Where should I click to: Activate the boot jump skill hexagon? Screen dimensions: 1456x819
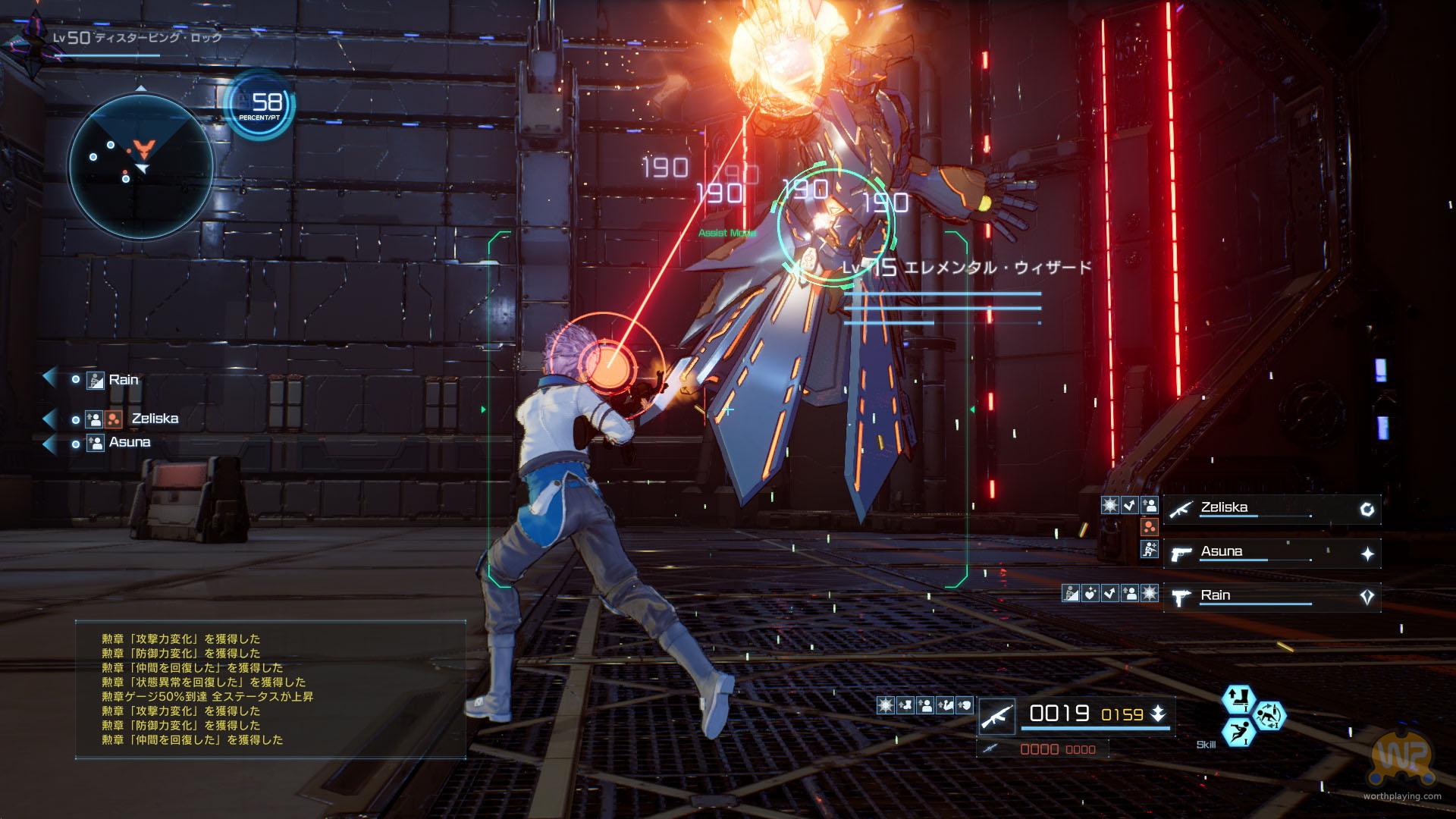coord(1238,699)
